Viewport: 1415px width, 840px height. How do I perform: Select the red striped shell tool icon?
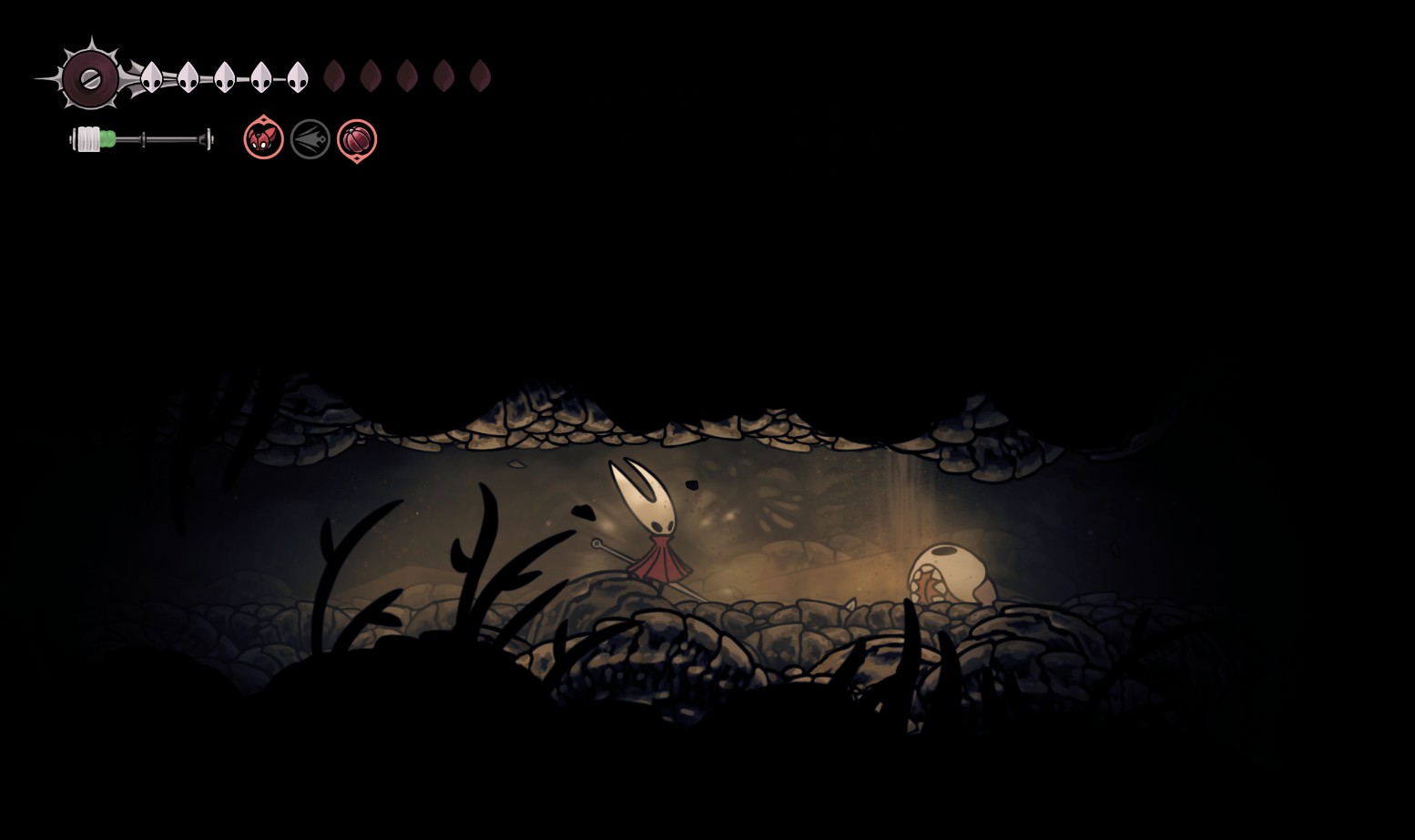pos(357,140)
